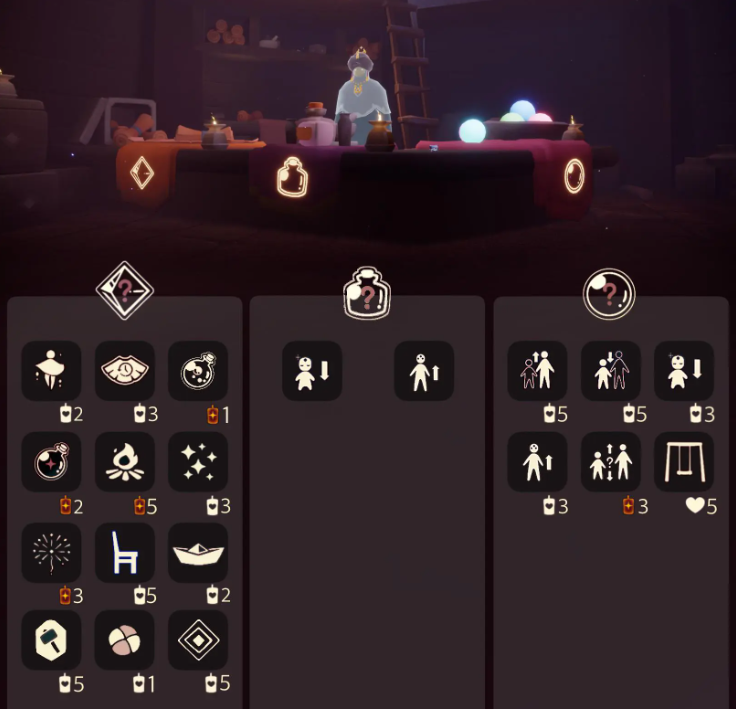
Task: Buy the campfire item
Action: coord(125,462)
